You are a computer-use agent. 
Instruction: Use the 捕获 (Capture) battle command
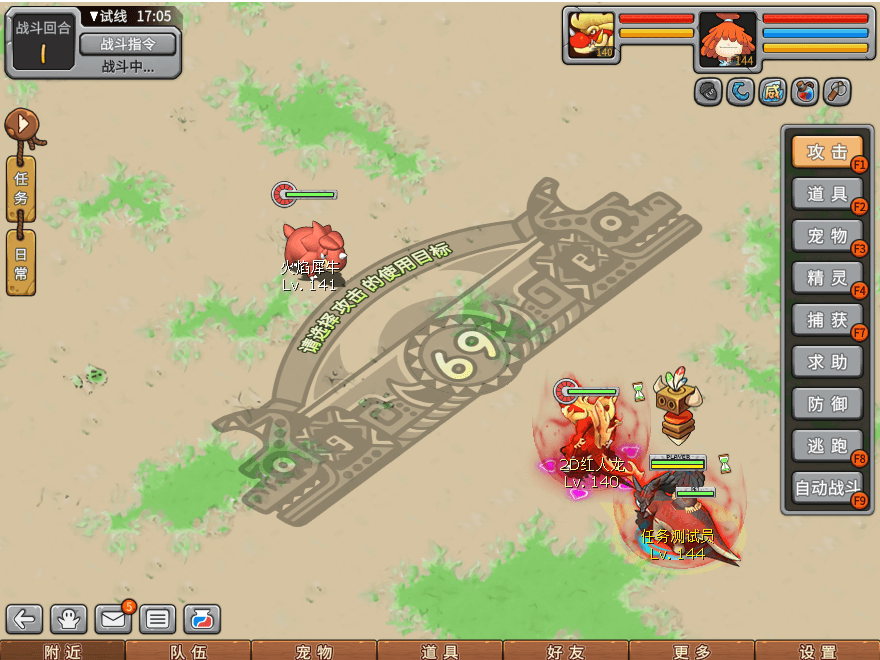[827, 319]
